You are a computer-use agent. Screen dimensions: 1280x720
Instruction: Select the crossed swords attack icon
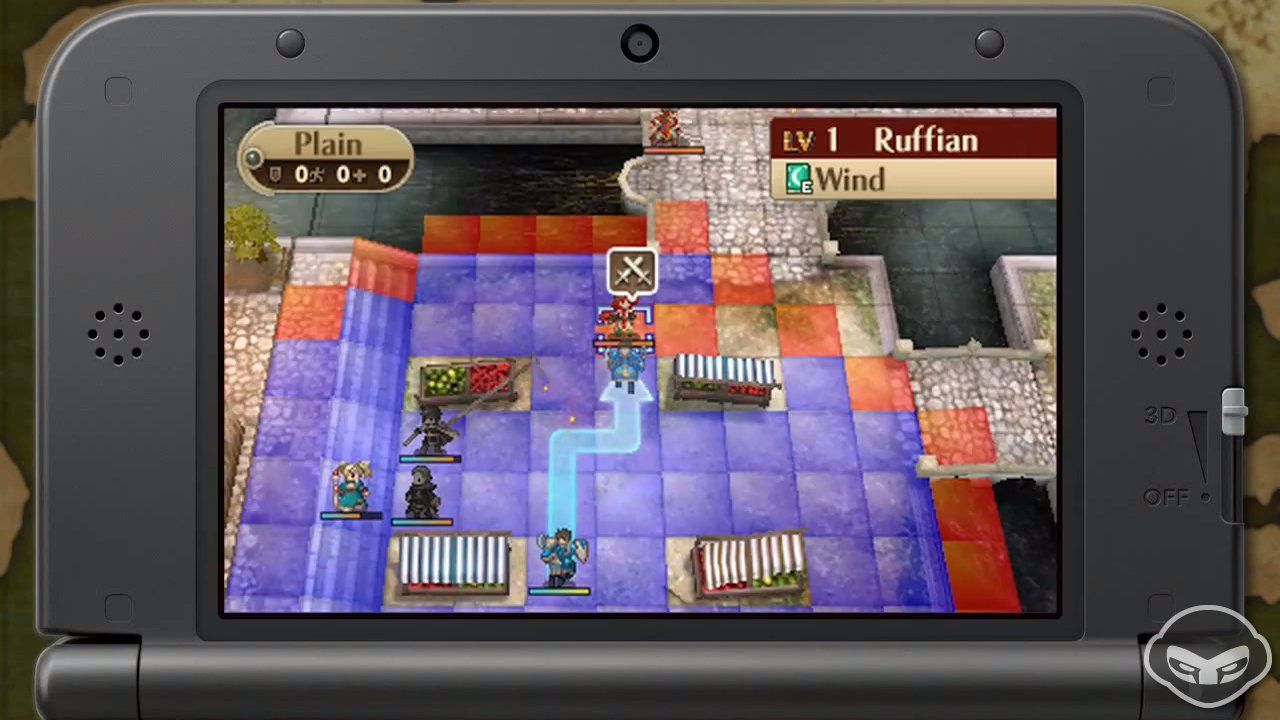[630, 272]
